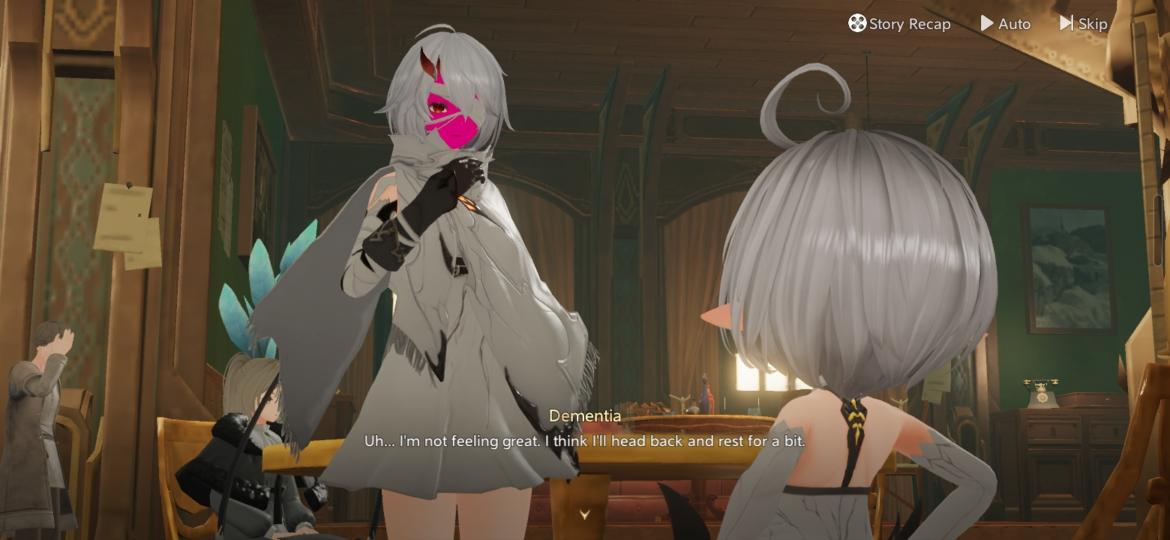
Task: Open the Story Recap log
Action: coord(899,23)
